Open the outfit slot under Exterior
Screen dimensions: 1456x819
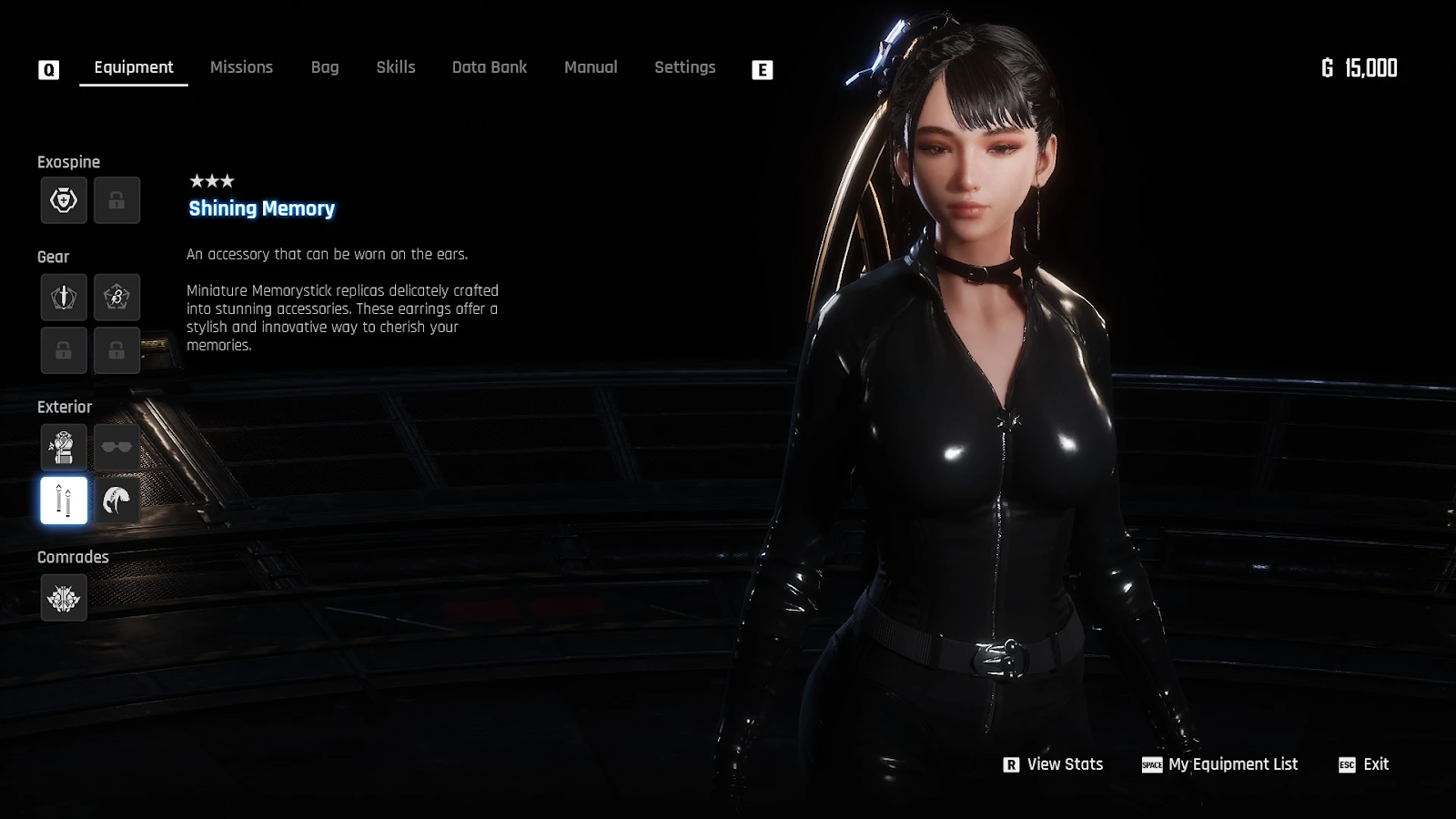64,448
